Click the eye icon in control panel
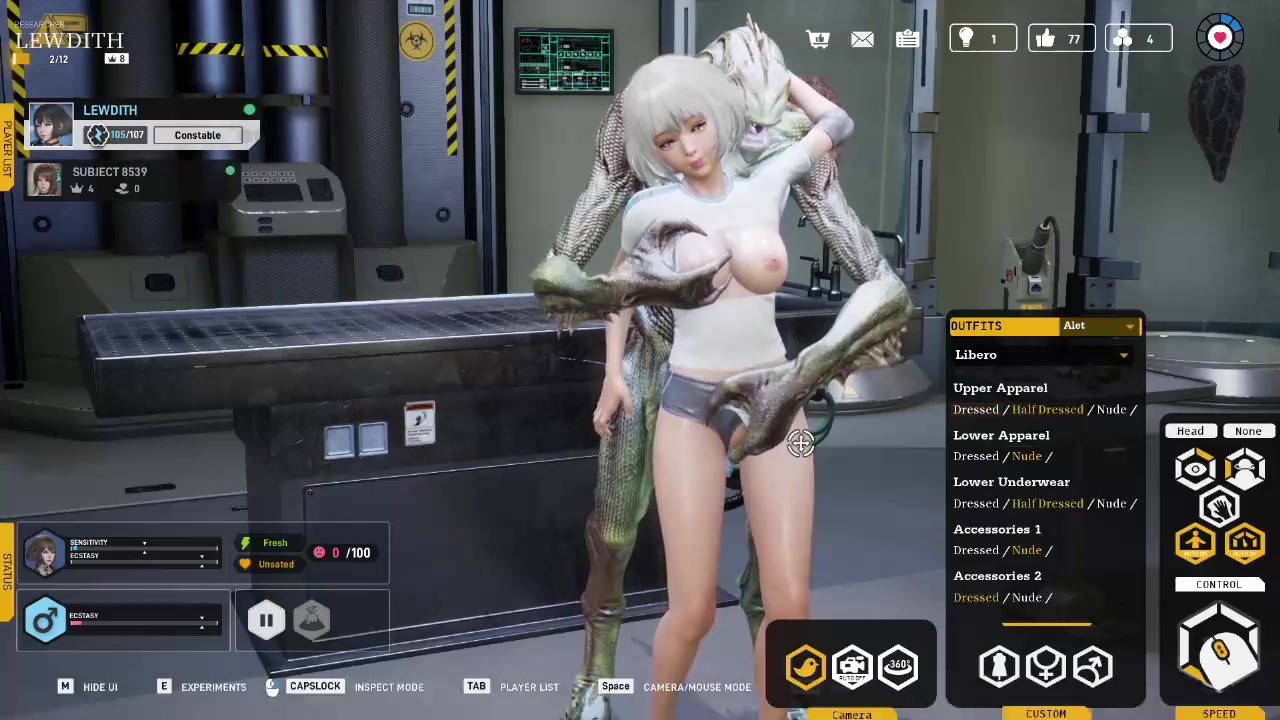The image size is (1280, 720). (x=1195, y=469)
